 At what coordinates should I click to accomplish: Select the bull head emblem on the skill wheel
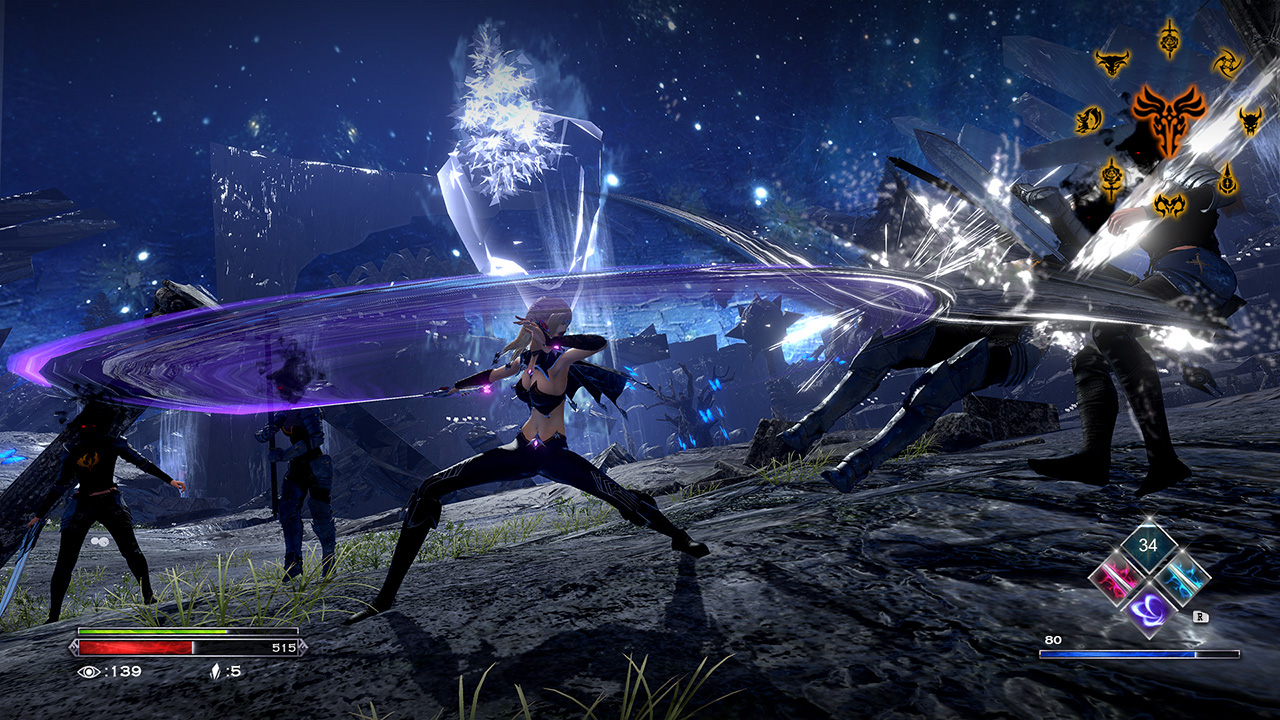coord(1112,63)
